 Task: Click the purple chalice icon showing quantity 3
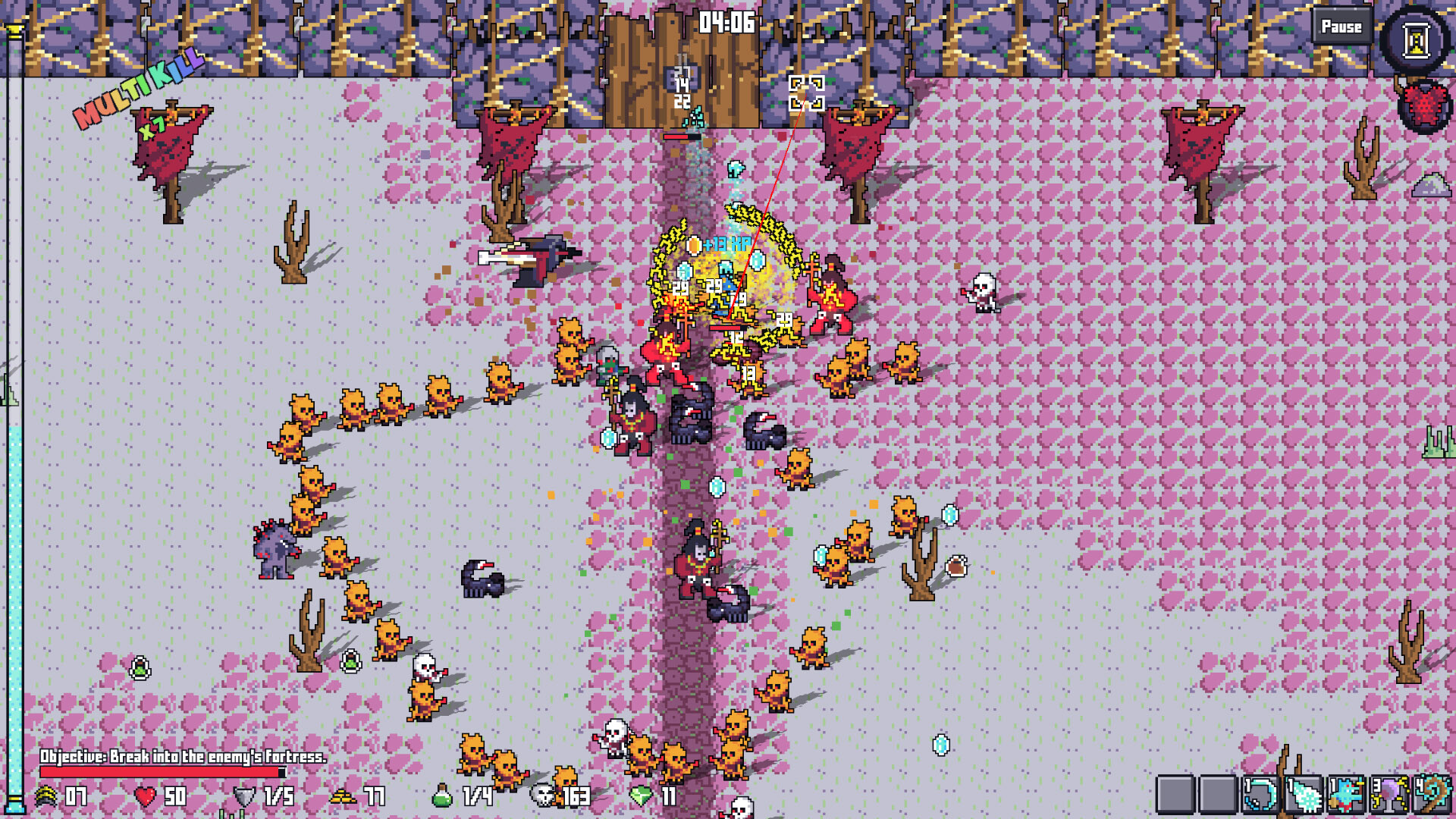pyautogui.click(x=1389, y=795)
